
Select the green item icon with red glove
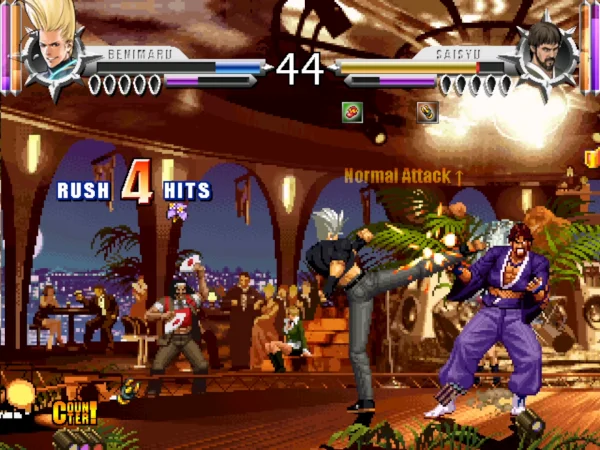pyautogui.click(x=352, y=111)
